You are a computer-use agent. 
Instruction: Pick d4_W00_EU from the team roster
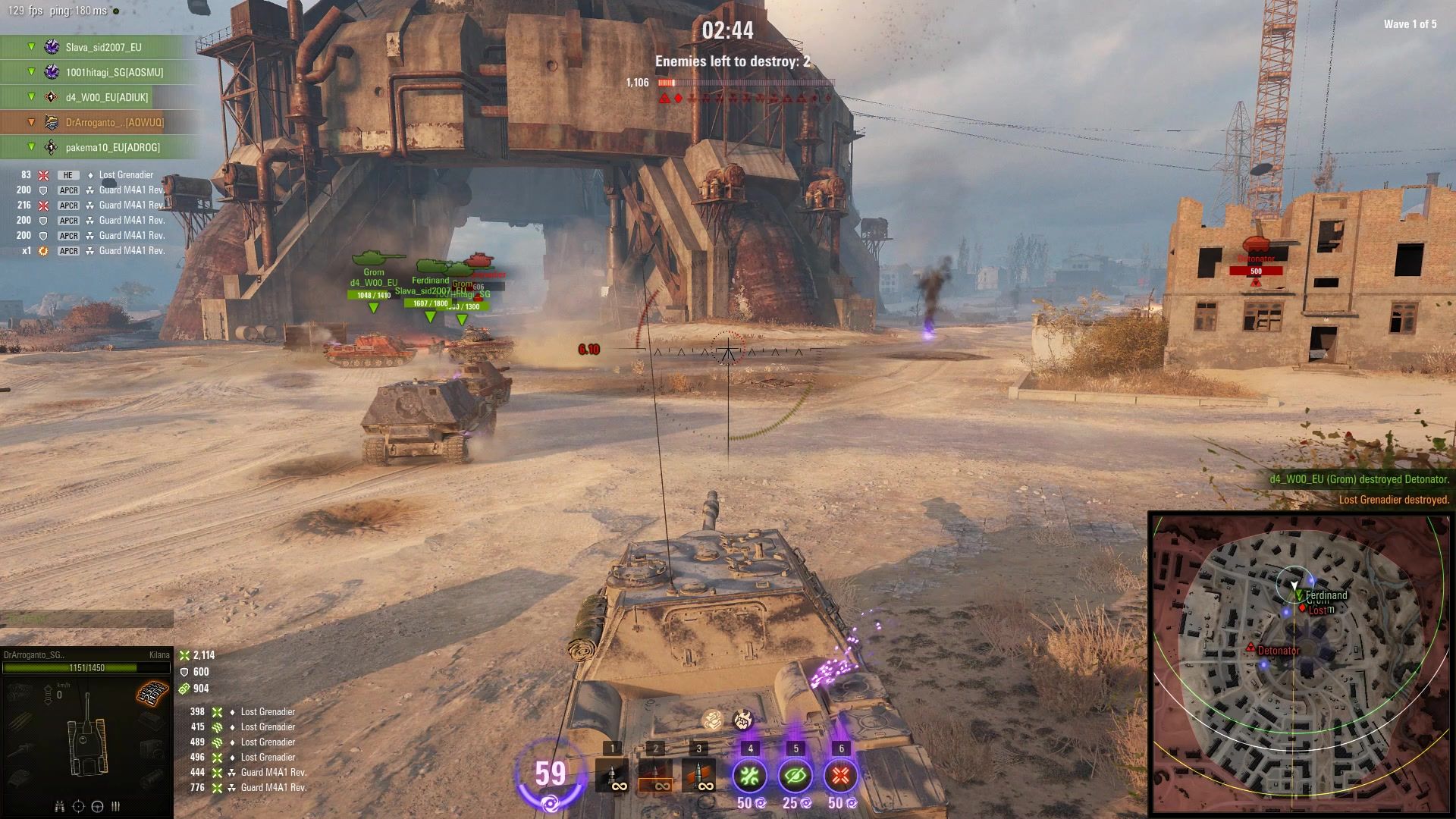pyautogui.click(x=107, y=97)
